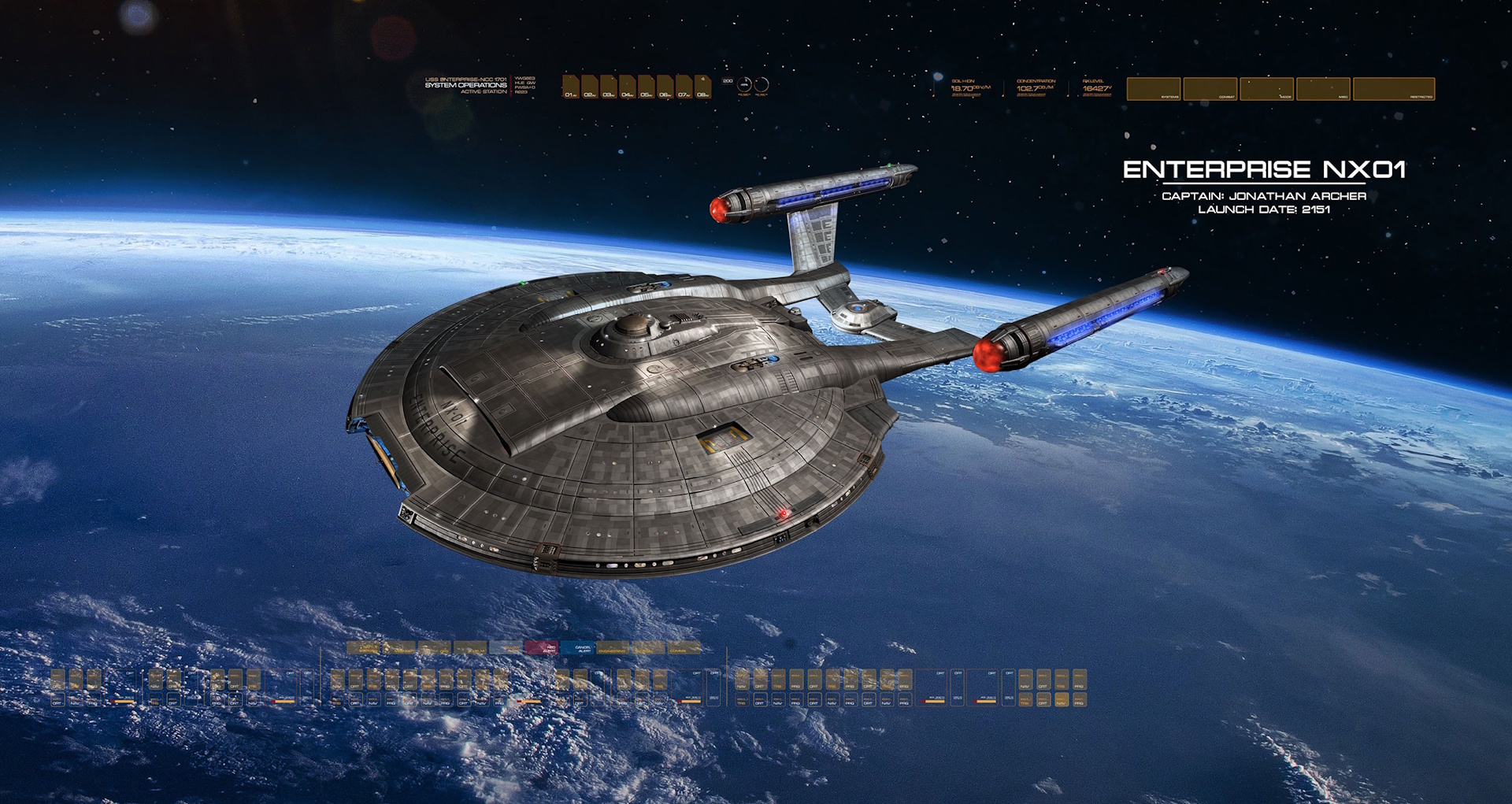Viewport: 1512px width, 804px height.
Task: Click the Cancel Alert button
Action: pos(577,648)
